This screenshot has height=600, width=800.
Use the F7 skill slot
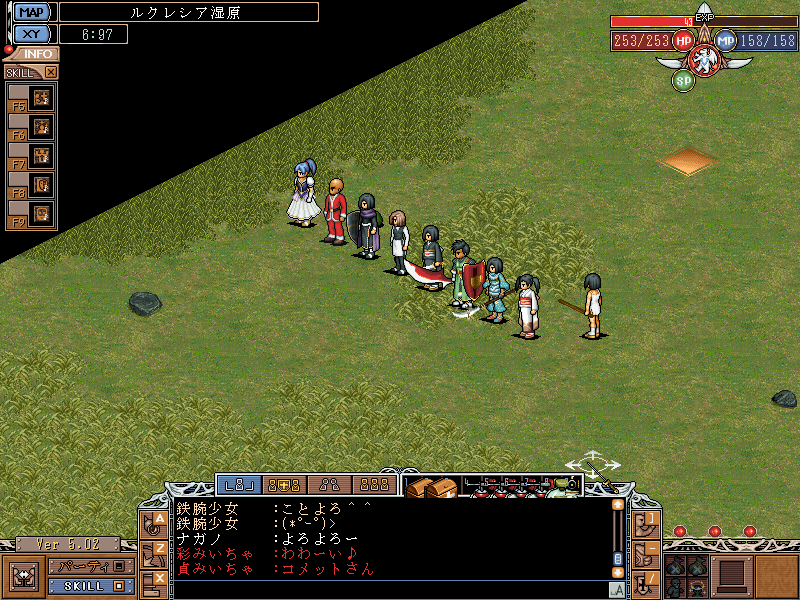[41, 156]
